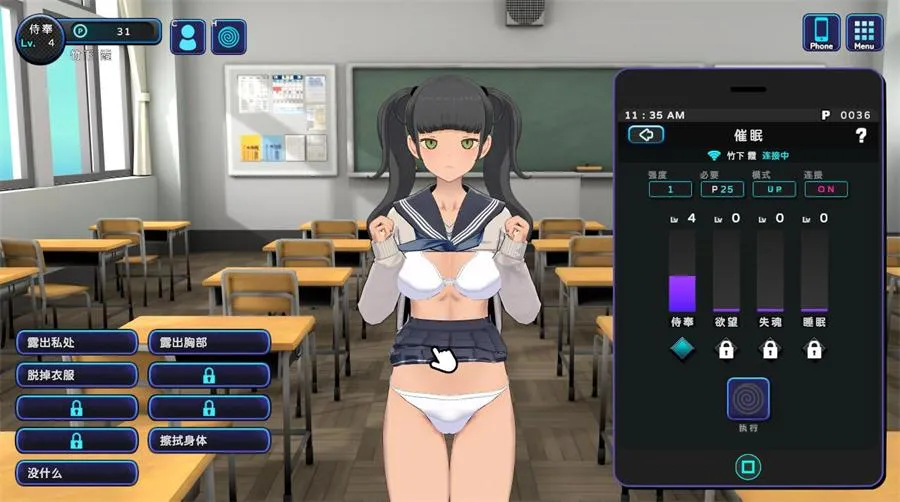Click the padlock under the 睡眠 gauge
Screen dimensions: 900x502
(814, 349)
